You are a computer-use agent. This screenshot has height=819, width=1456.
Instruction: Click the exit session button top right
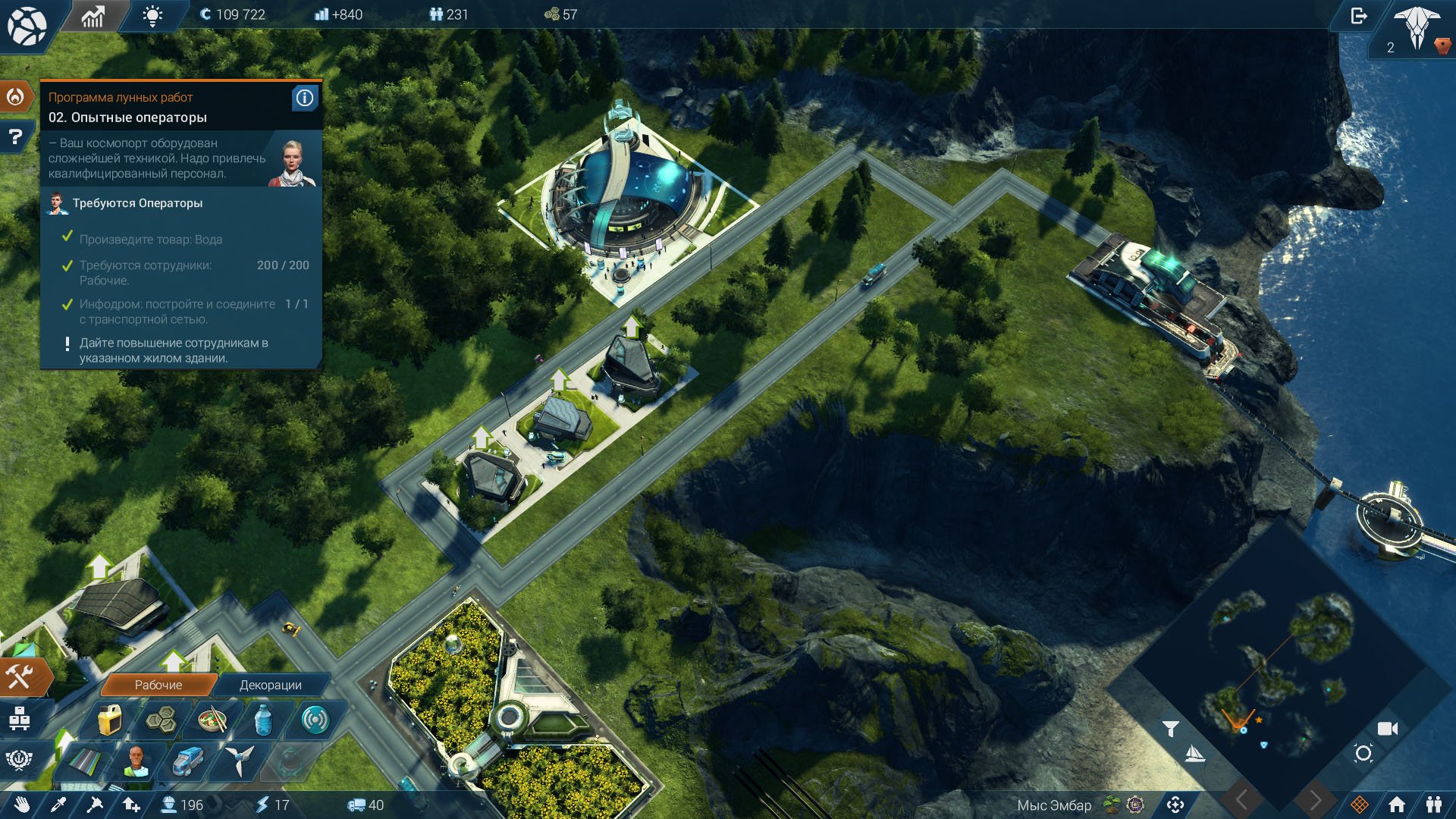(1358, 16)
